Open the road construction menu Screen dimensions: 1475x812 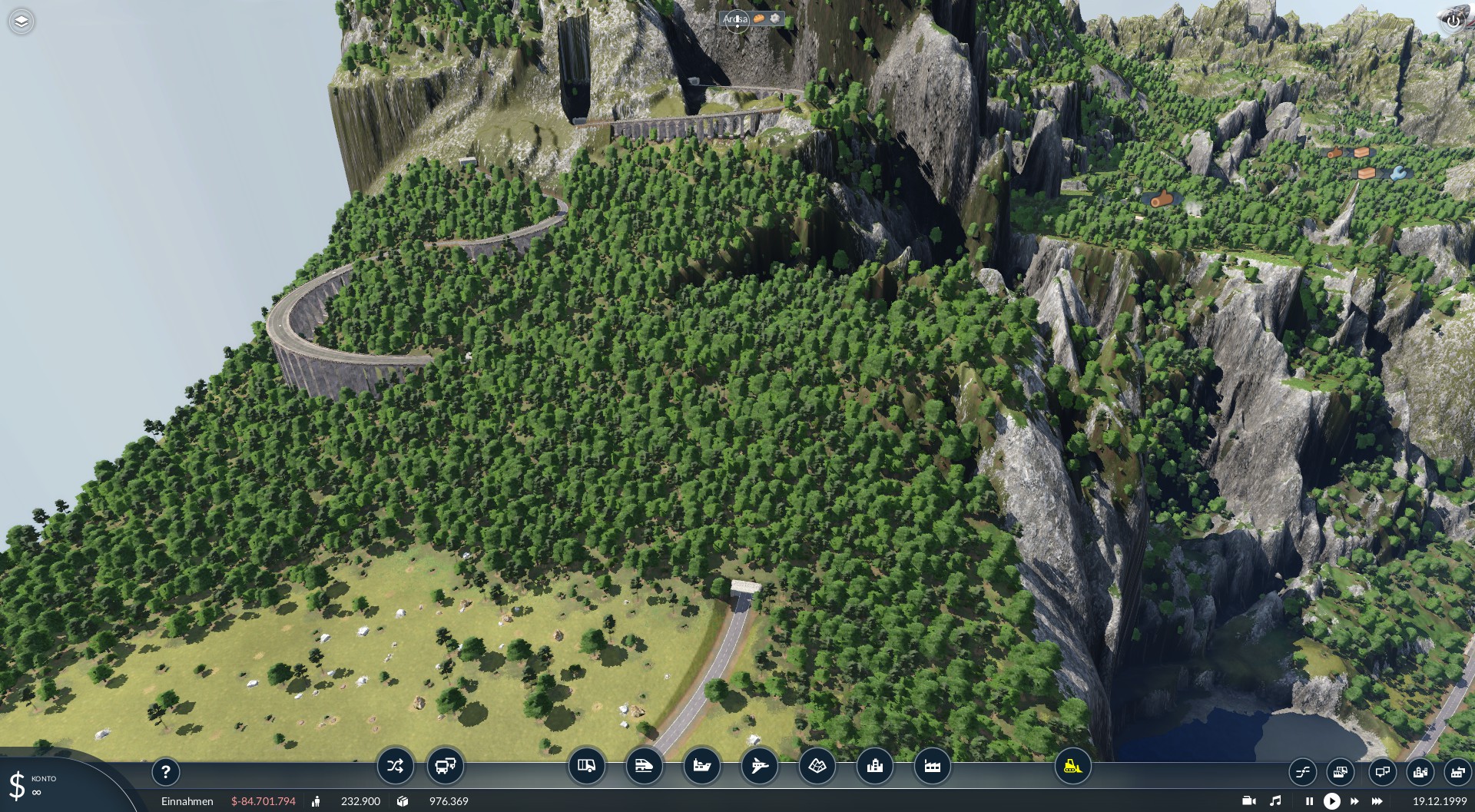(586, 766)
